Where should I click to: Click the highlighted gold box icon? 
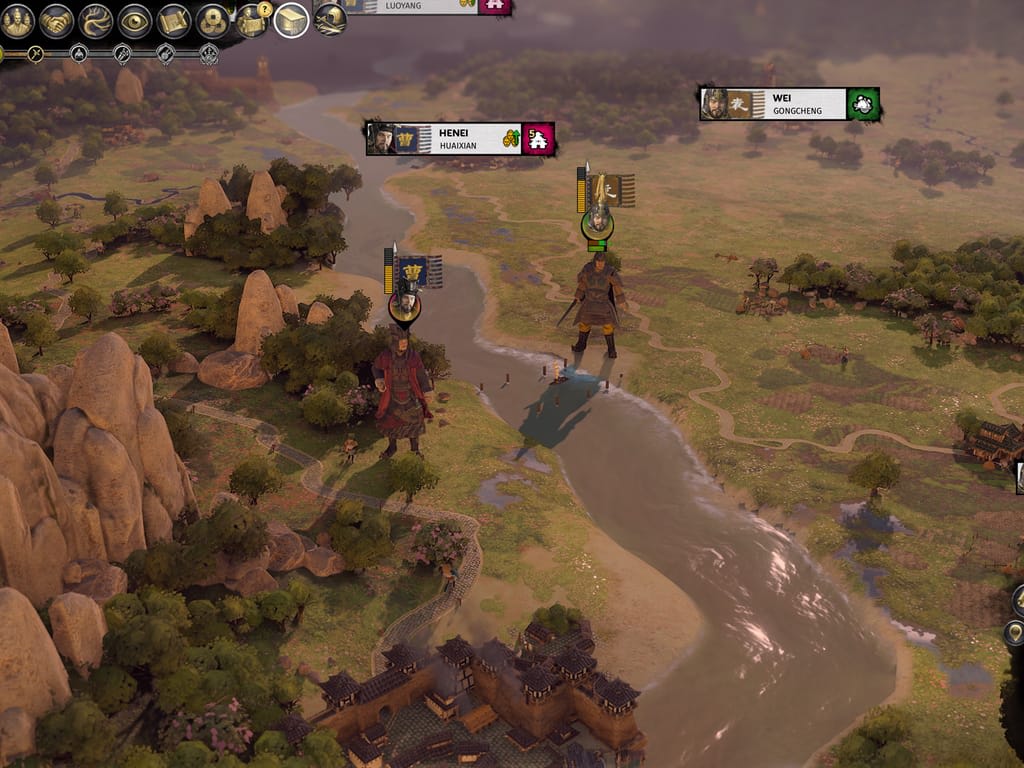[291, 20]
